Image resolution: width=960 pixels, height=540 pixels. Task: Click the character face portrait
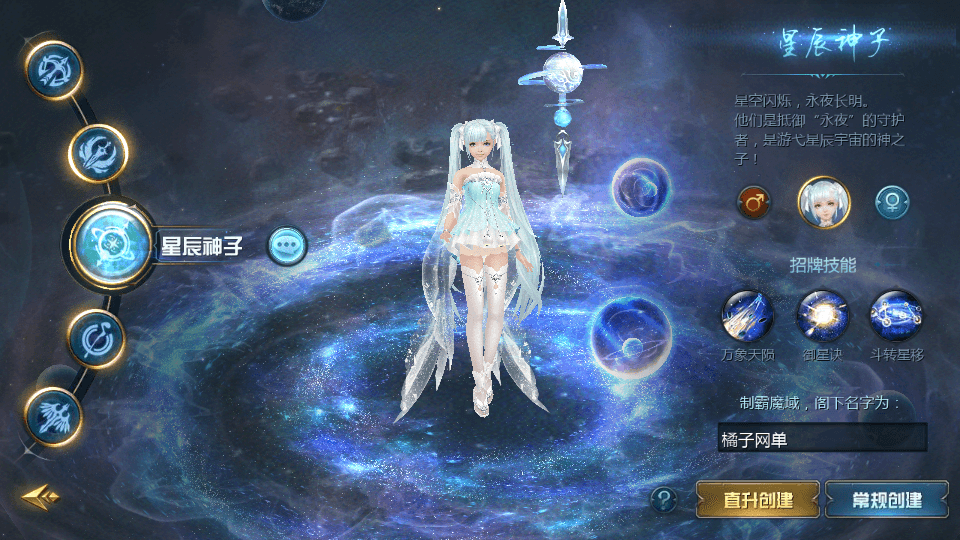click(x=823, y=202)
